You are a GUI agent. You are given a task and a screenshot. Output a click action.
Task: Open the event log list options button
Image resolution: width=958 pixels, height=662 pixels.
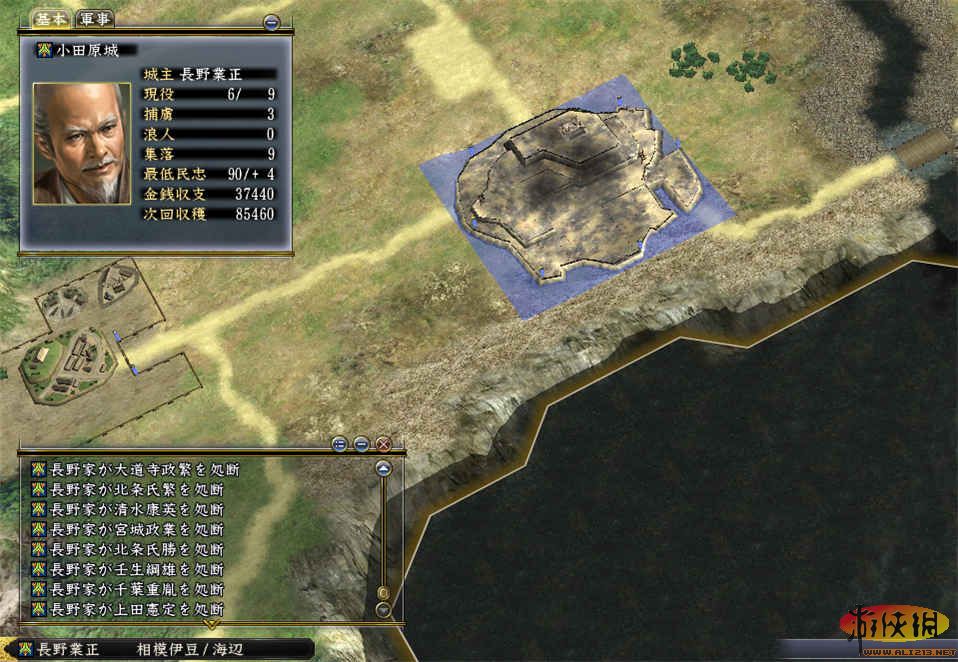click(x=339, y=444)
